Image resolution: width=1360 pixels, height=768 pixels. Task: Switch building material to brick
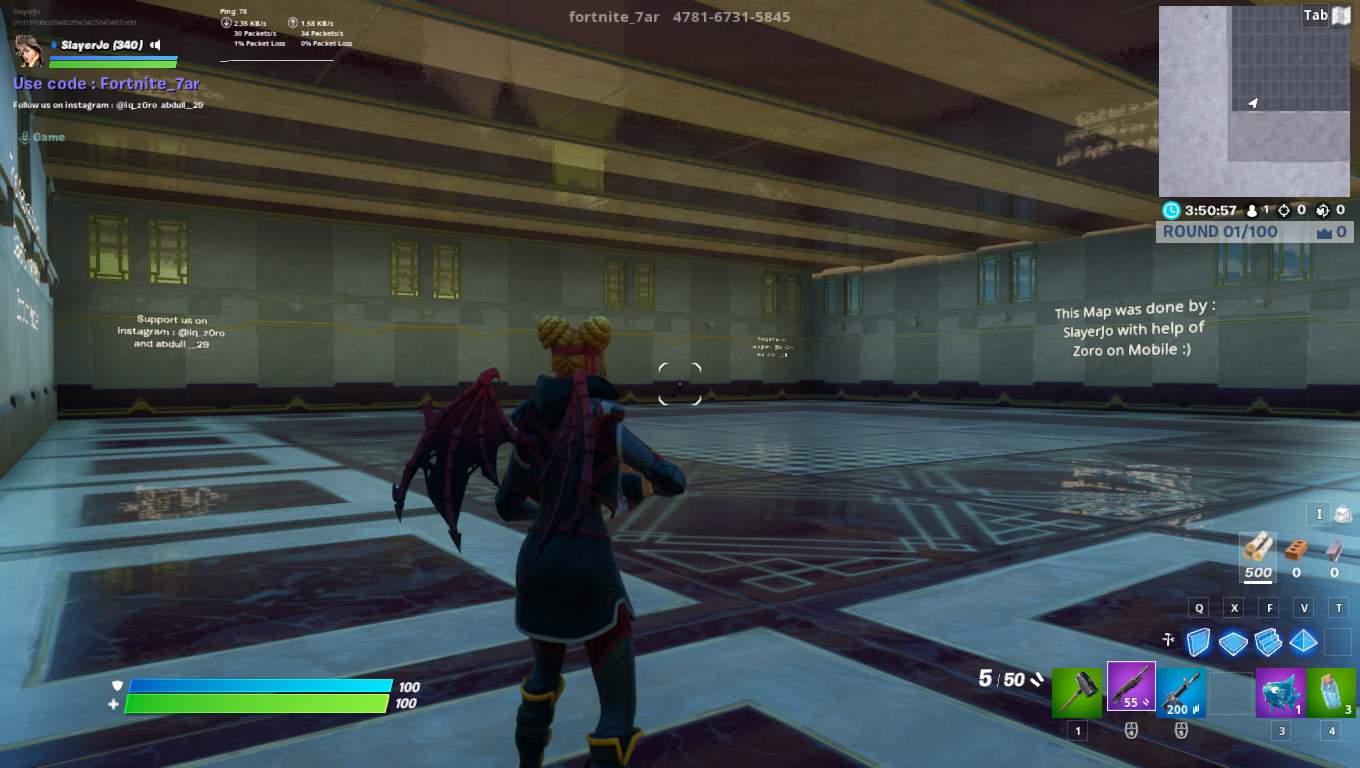pos(1296,549)
